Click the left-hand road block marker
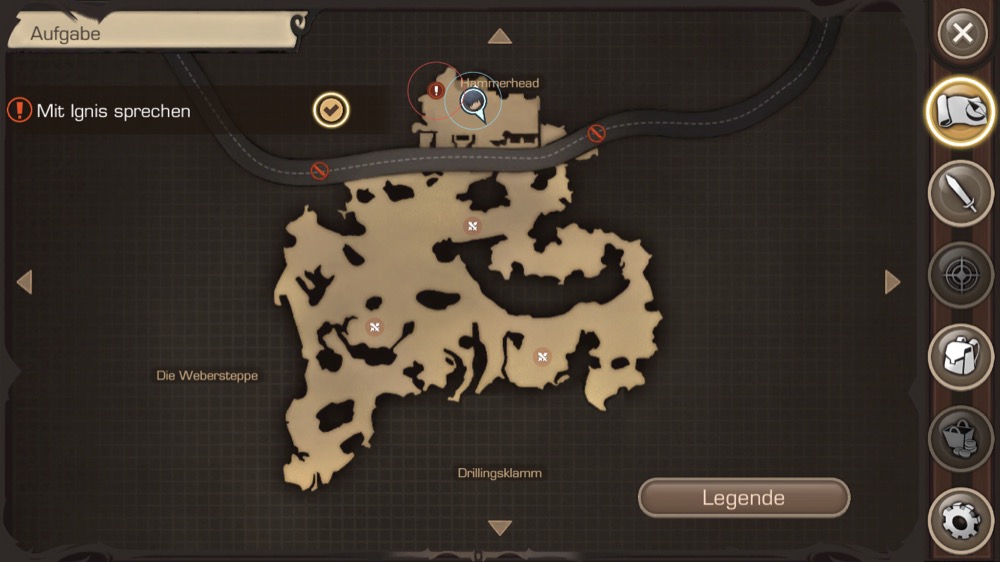 pos(320,171)
